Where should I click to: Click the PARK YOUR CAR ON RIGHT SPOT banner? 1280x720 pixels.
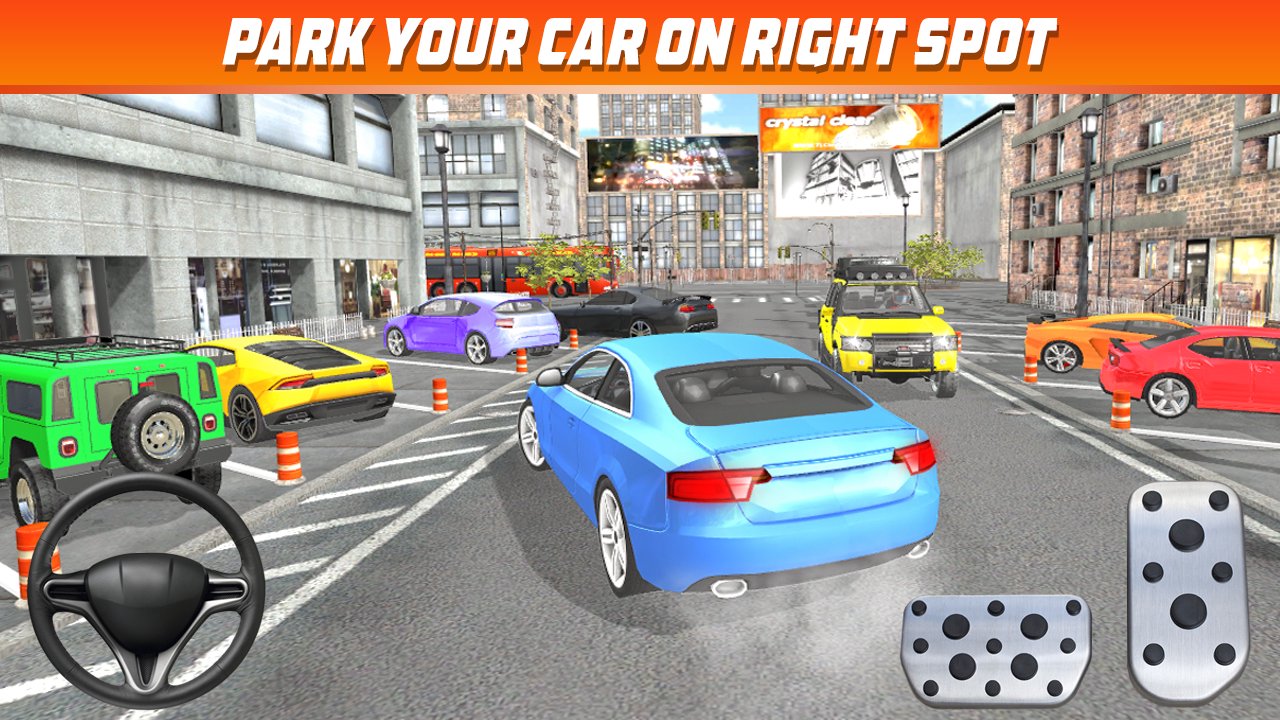tap(640, 42)
